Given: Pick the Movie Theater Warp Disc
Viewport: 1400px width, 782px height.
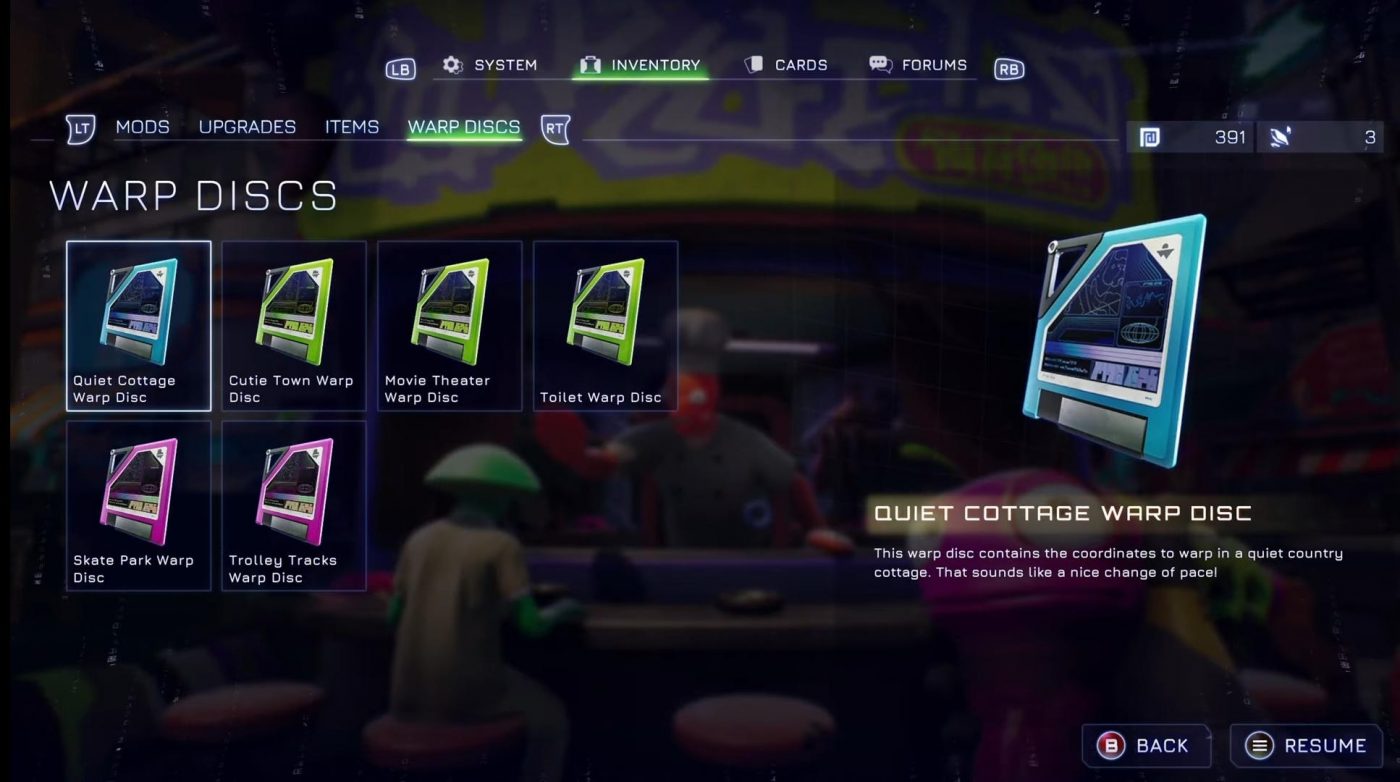Looking at the screenshot, I should tap(450, 326).
